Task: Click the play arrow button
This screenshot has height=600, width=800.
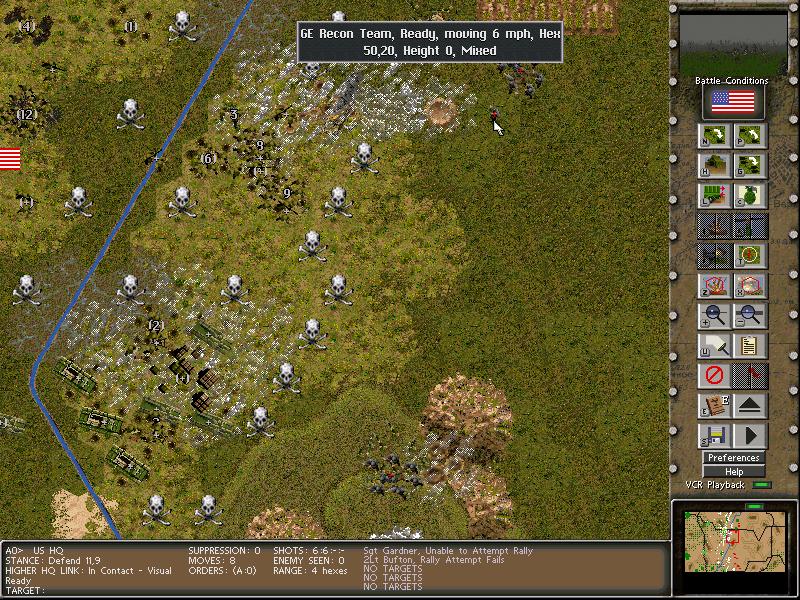Action: coord(750,436)
